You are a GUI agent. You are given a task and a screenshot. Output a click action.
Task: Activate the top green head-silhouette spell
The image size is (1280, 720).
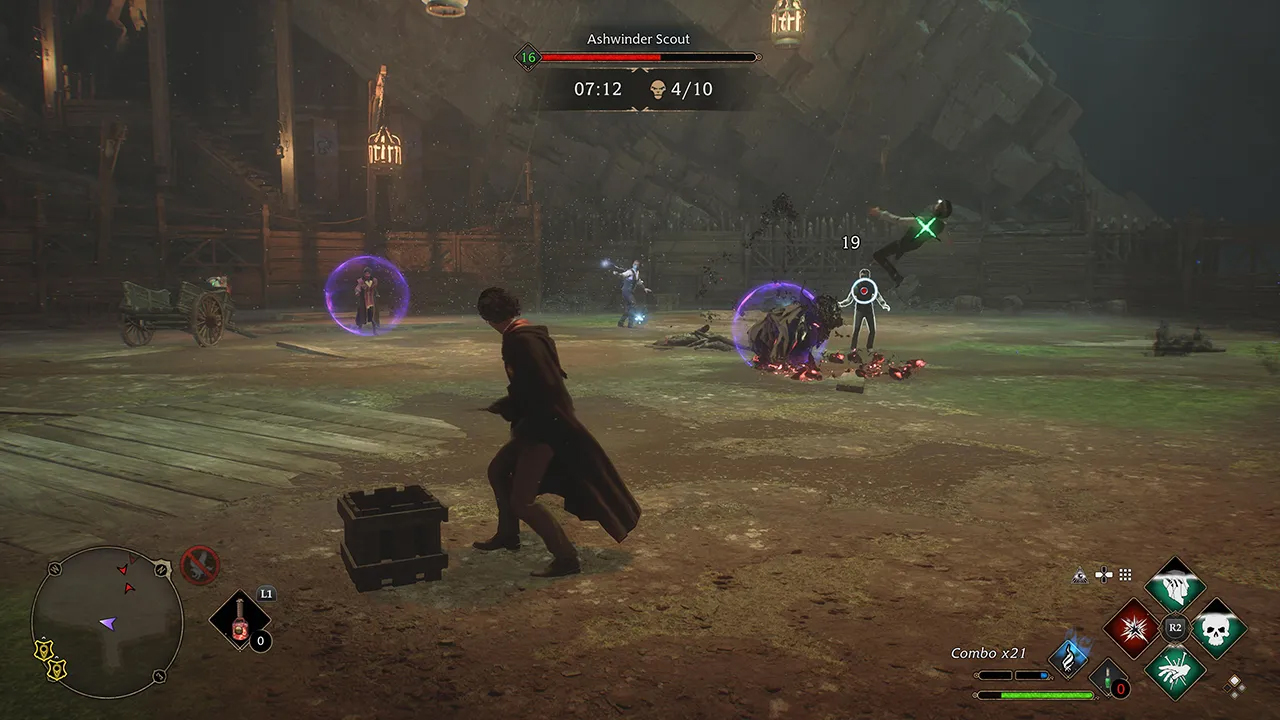(x=1175, y=586)
